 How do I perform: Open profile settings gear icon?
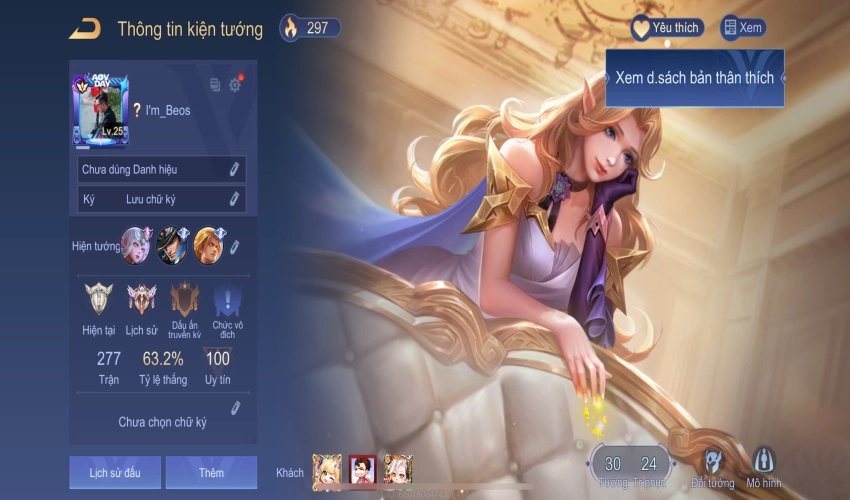pyautogui.click(x=235, y=85)
